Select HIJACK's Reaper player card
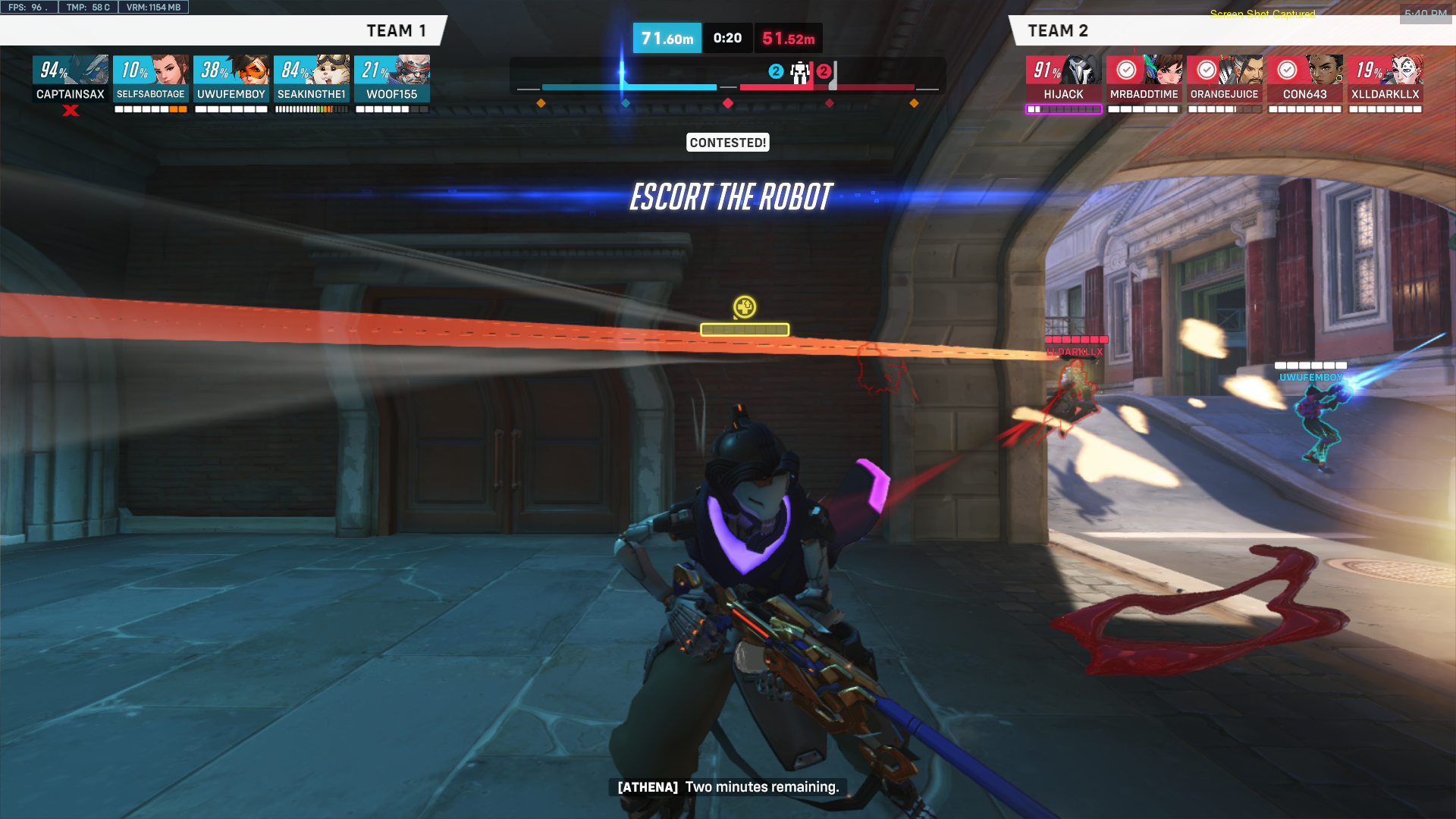This screenshot has height=819, width=1456. 1063,78
